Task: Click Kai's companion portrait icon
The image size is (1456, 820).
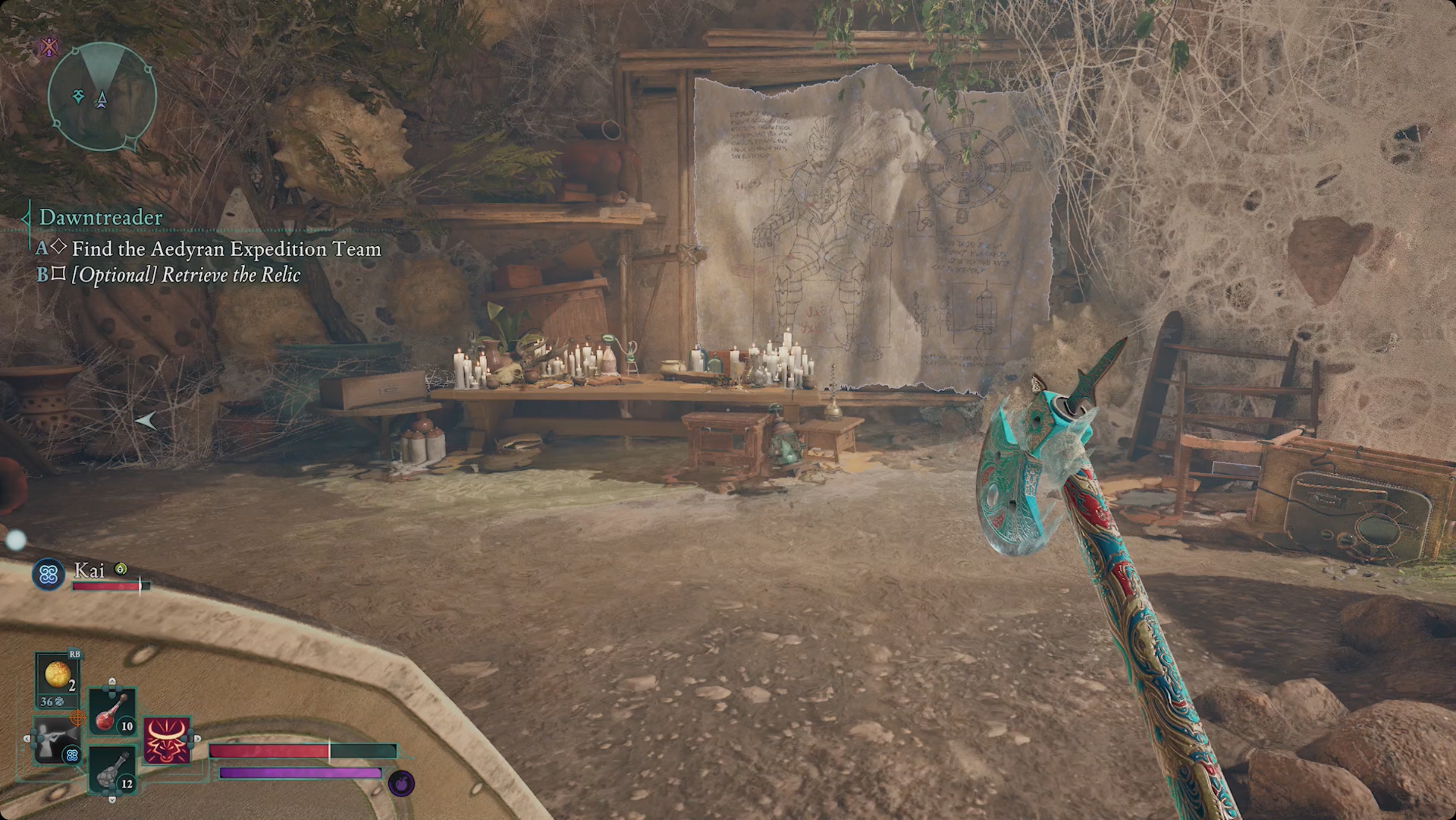Action: tap(49, 575)
